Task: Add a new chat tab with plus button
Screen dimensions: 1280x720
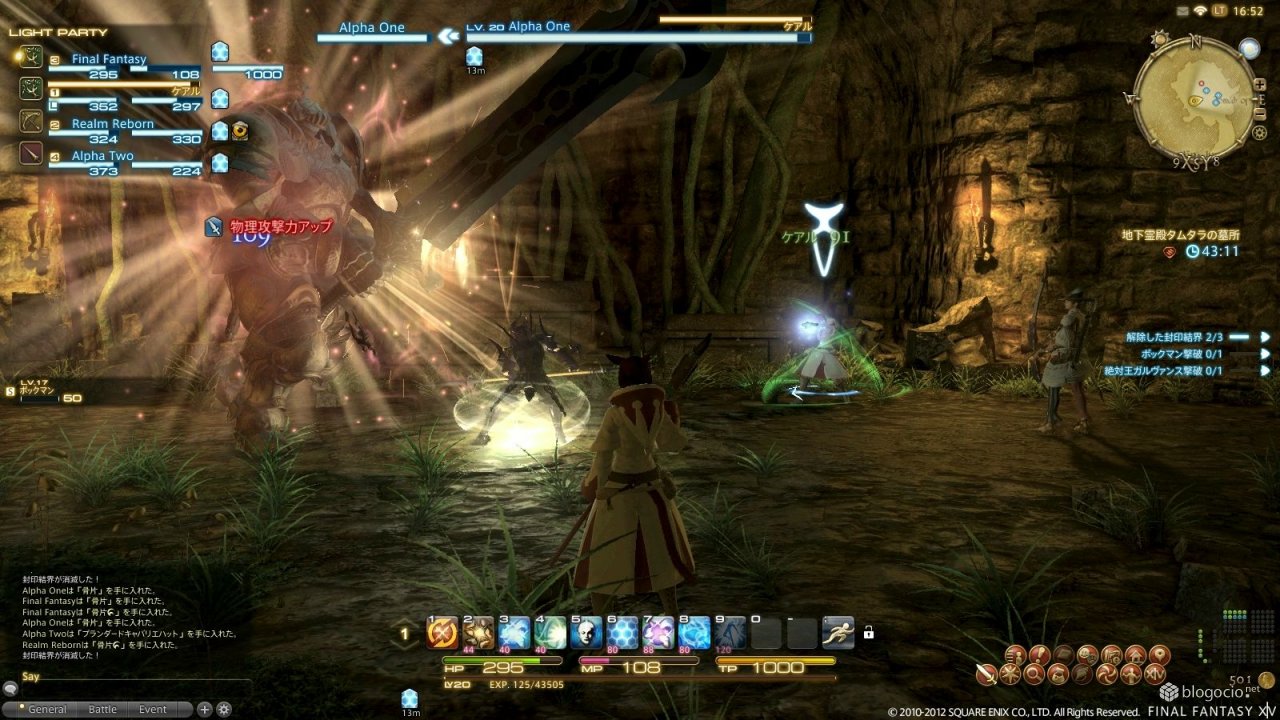Action: point(205,709)
